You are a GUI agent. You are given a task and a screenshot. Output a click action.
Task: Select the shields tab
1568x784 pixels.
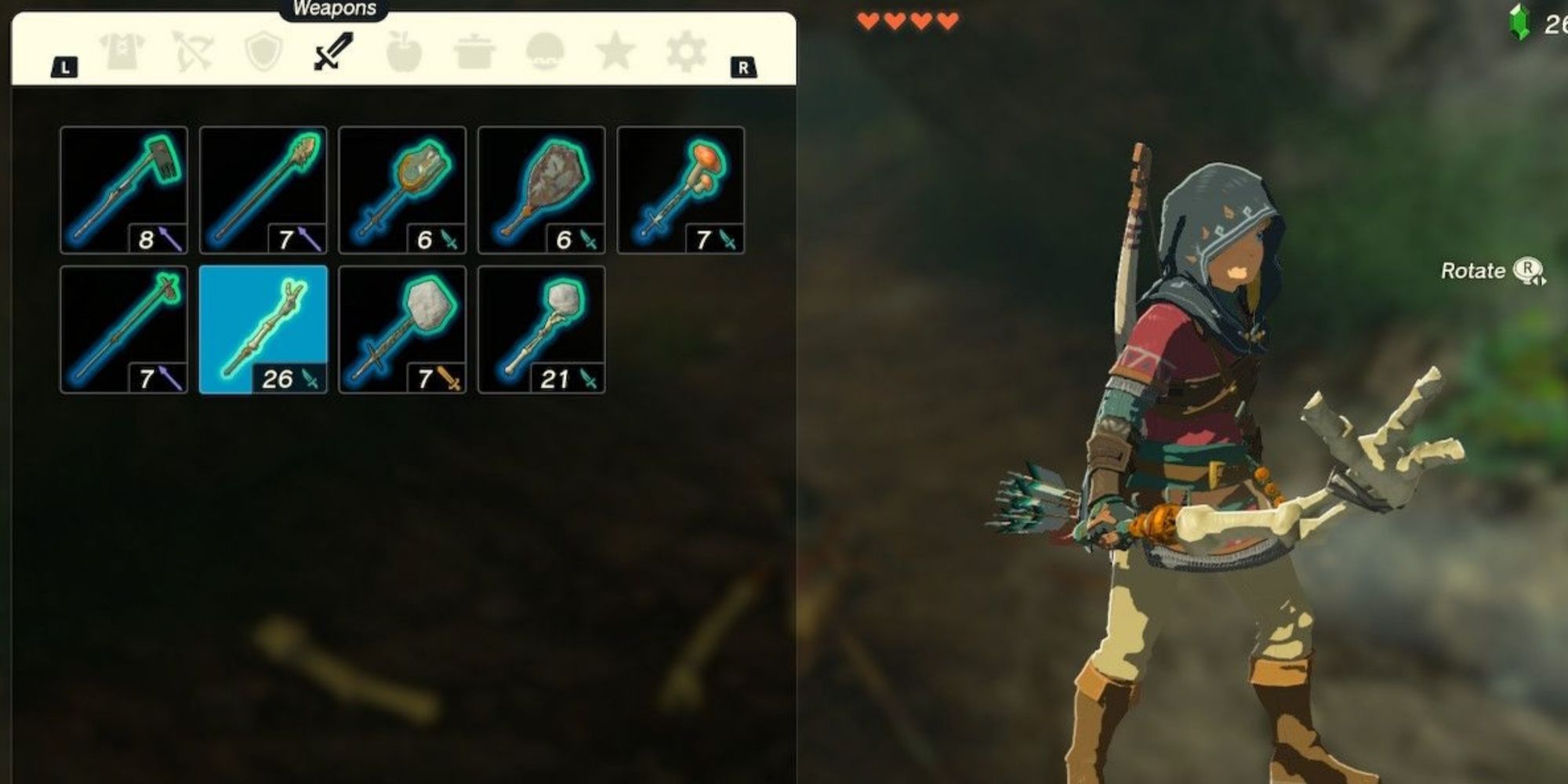[263, 51]
